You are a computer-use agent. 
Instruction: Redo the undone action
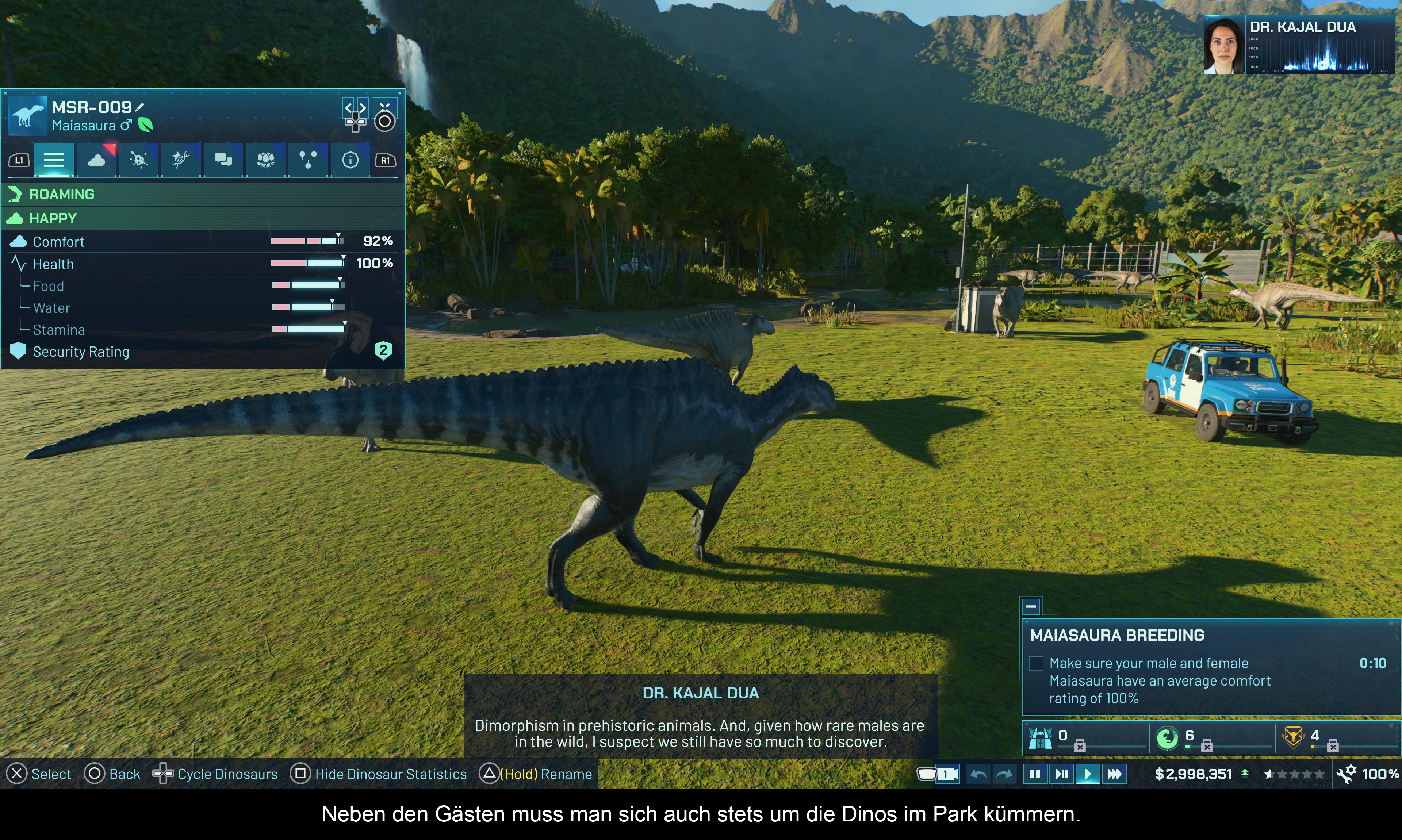1004,774
